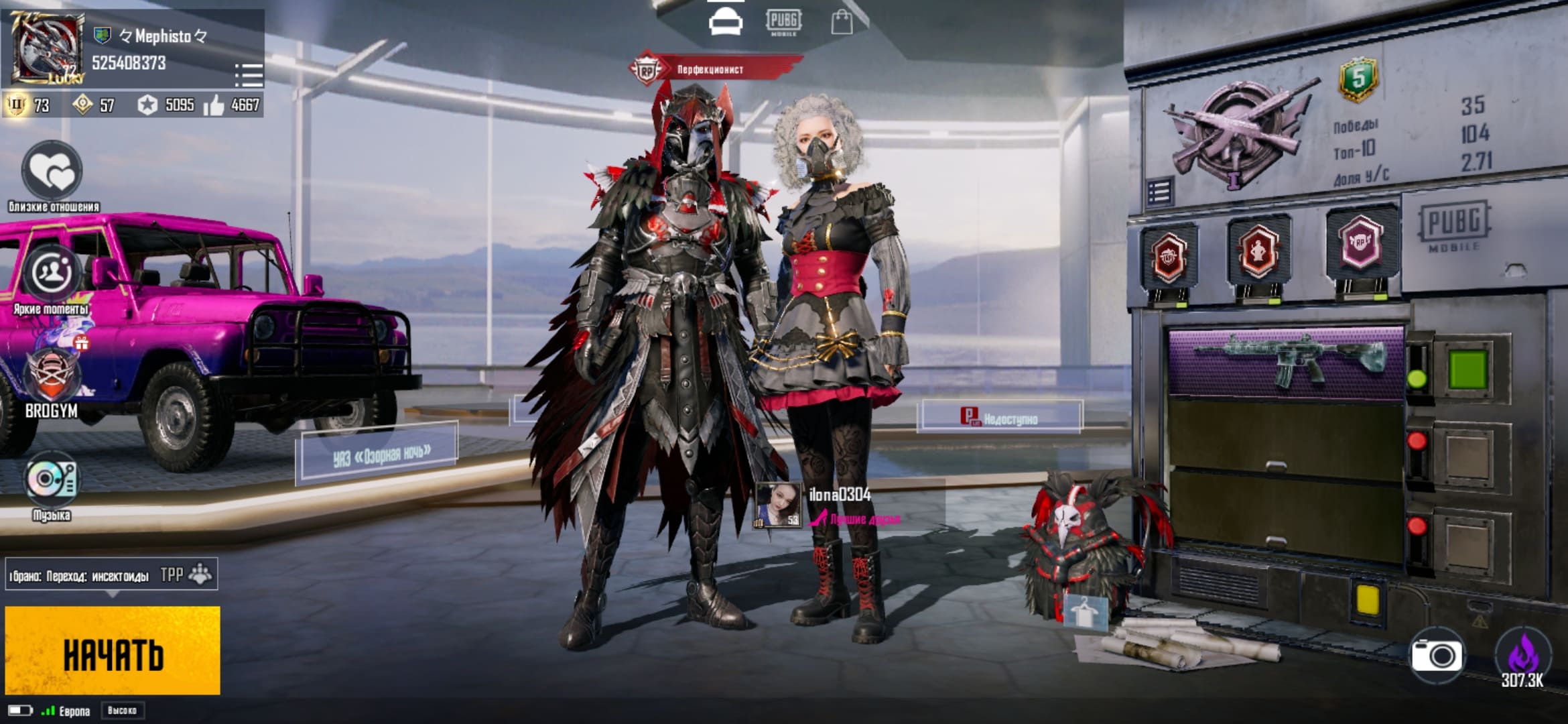Switch to the lobby sofa tab
This screenshot has width=1568, height=724.
(x=725, y=22)
